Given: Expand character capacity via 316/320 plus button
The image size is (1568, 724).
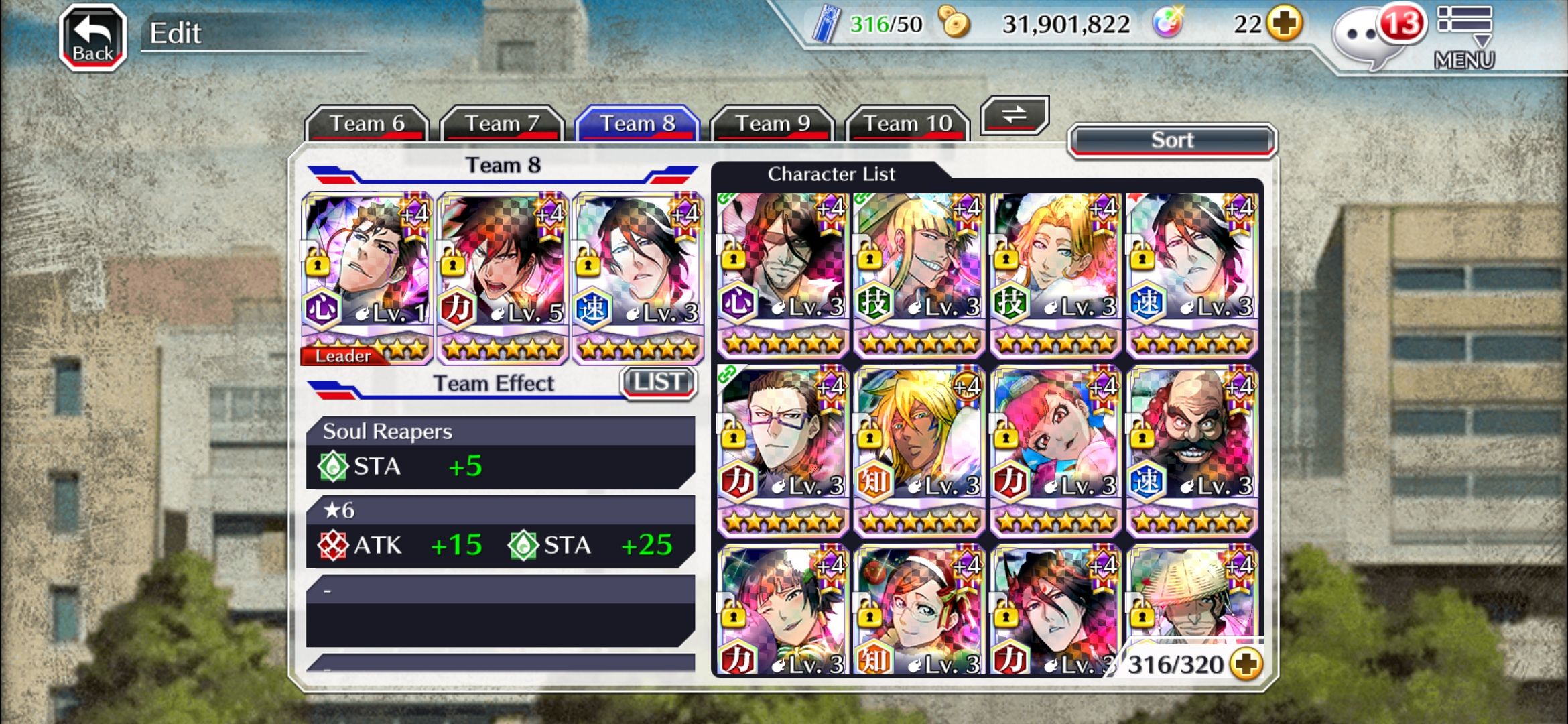Looking at the screenshot, I should (x=1246, y=664).
